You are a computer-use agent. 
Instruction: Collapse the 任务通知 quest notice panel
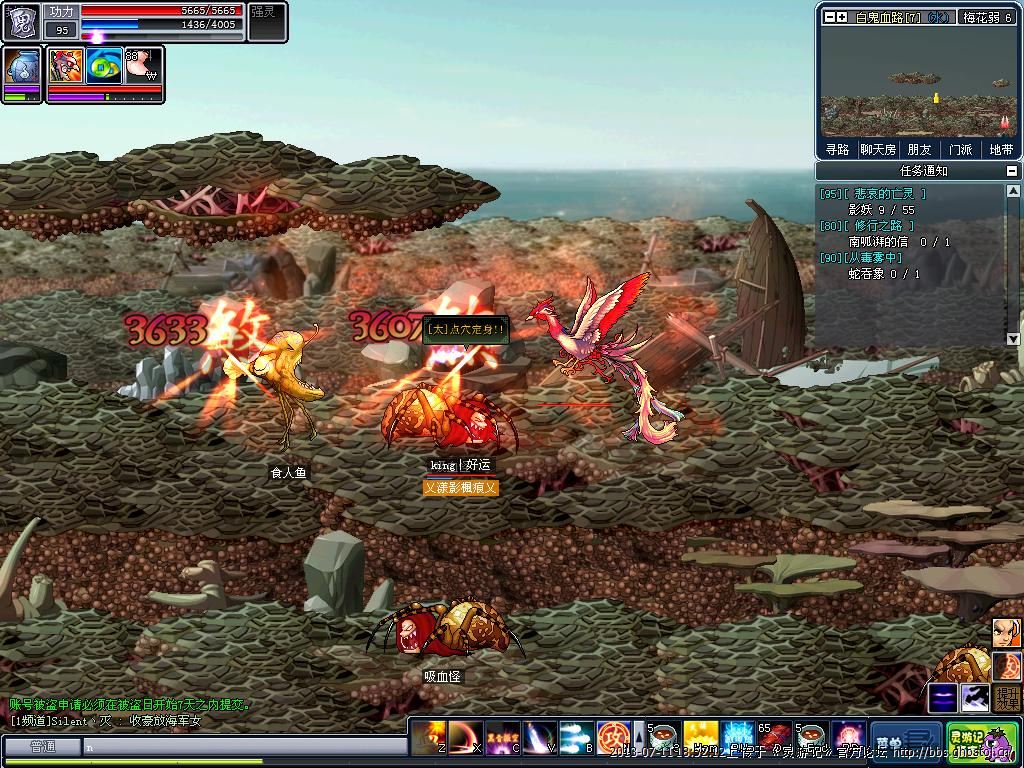click(x=1012, y=171)
